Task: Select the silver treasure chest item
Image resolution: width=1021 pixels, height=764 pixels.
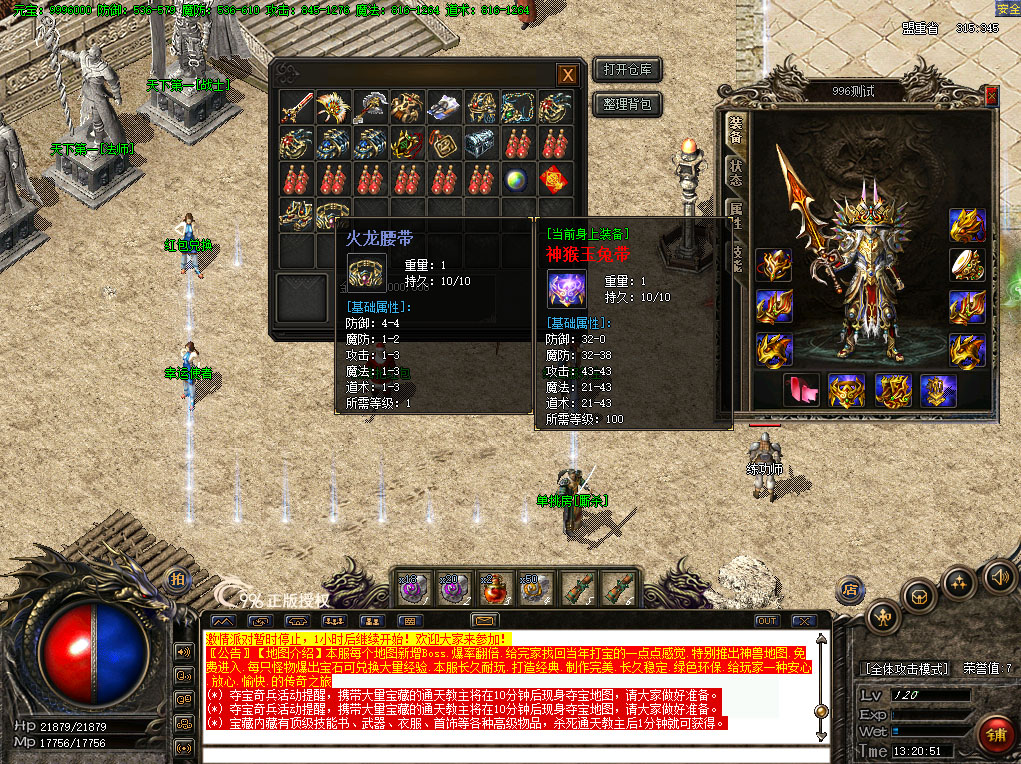Action: [x=481, y=143]
